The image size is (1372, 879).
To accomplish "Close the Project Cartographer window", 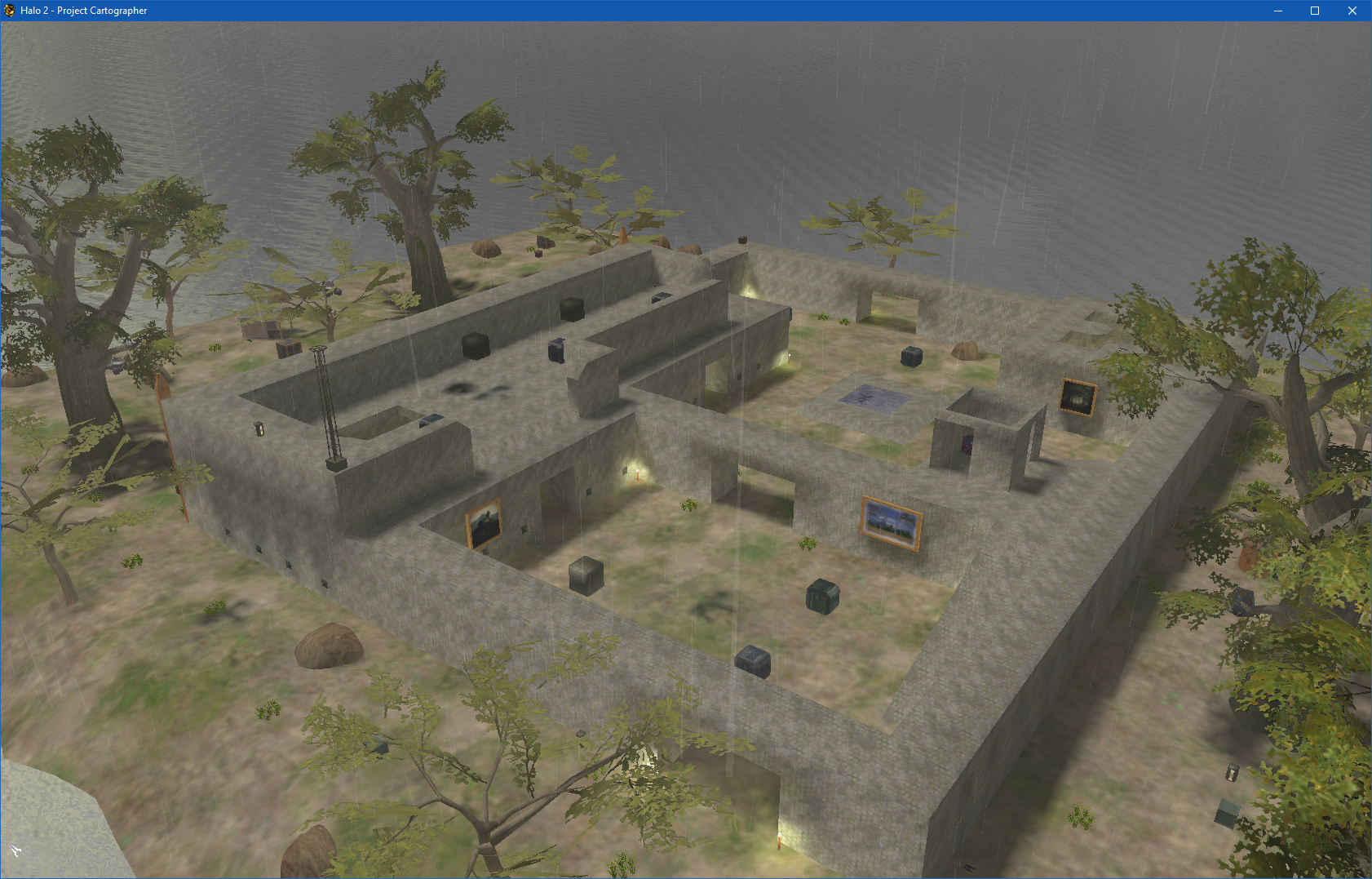I will coord(1352,11).
